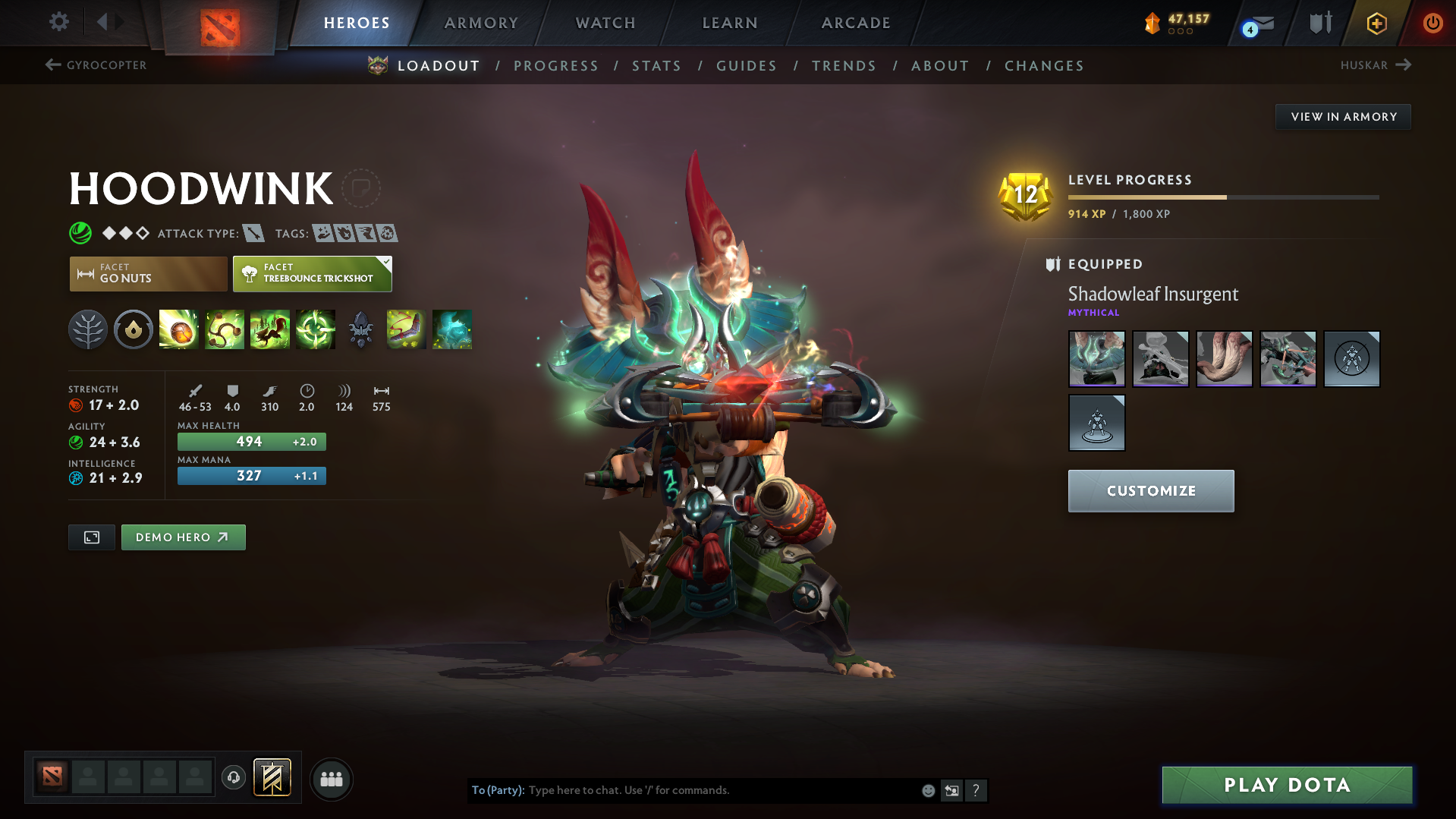This screenshot has width=1456, height=819.
Task: Toggle the preview view icon beside Demo Hero
Action: [91, 537]
